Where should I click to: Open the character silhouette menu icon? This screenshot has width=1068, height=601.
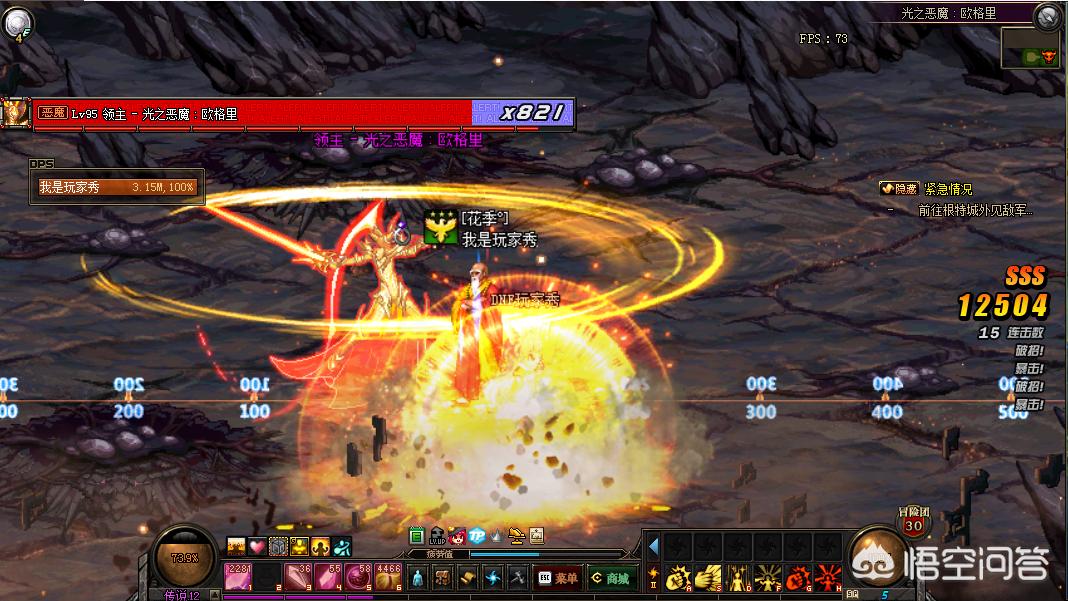pos(418,577)
